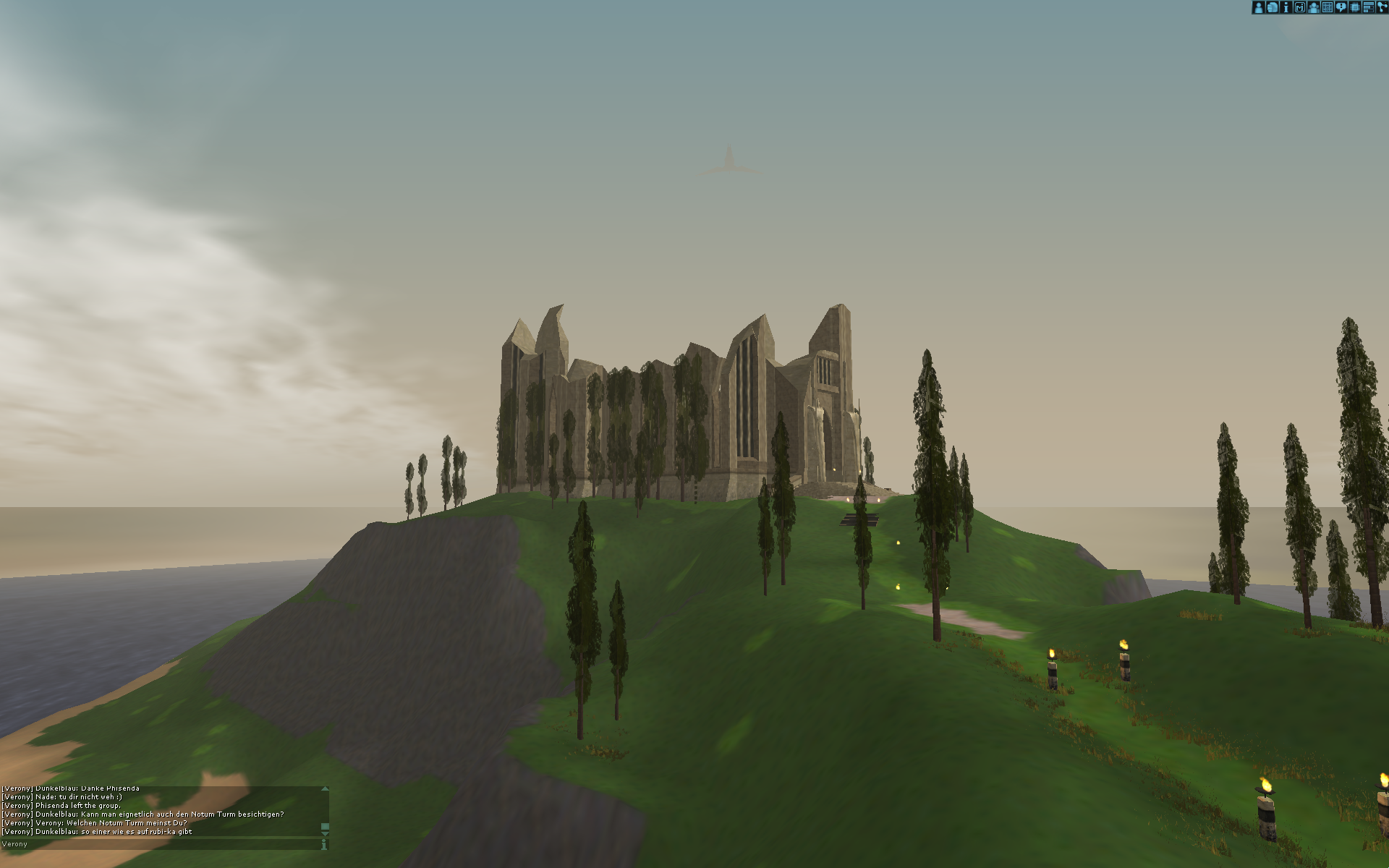Open chat window info button
This screenshot has width=1389, height=868.
tap(324, 844)
